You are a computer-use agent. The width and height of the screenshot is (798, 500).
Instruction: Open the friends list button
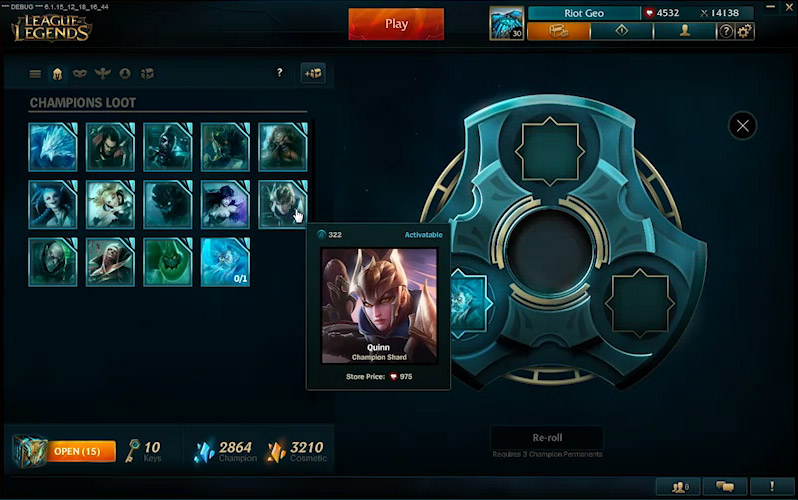click(680, 487)
